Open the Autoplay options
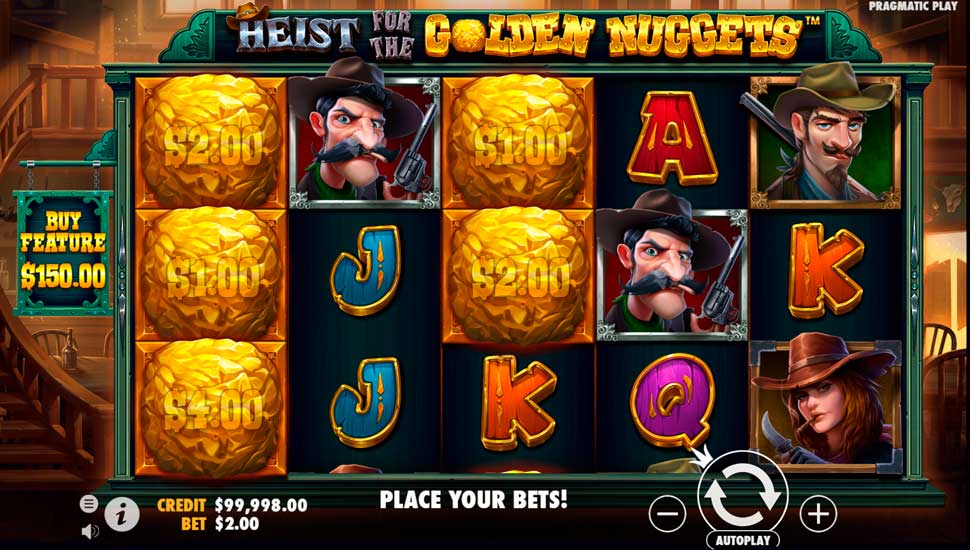This screenshot has height=550, width=970. (743, 540)
